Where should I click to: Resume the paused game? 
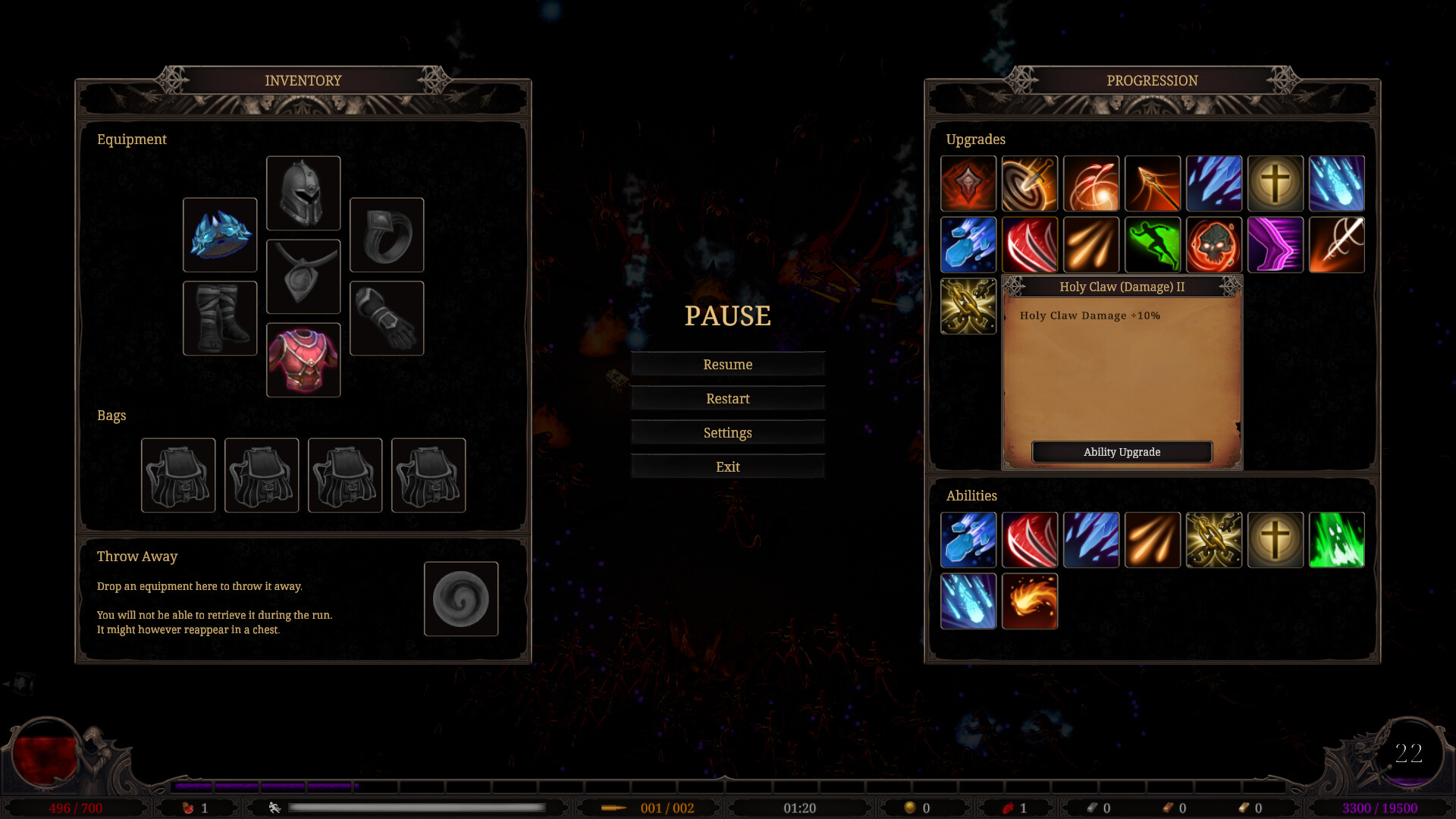coord(727,365)
